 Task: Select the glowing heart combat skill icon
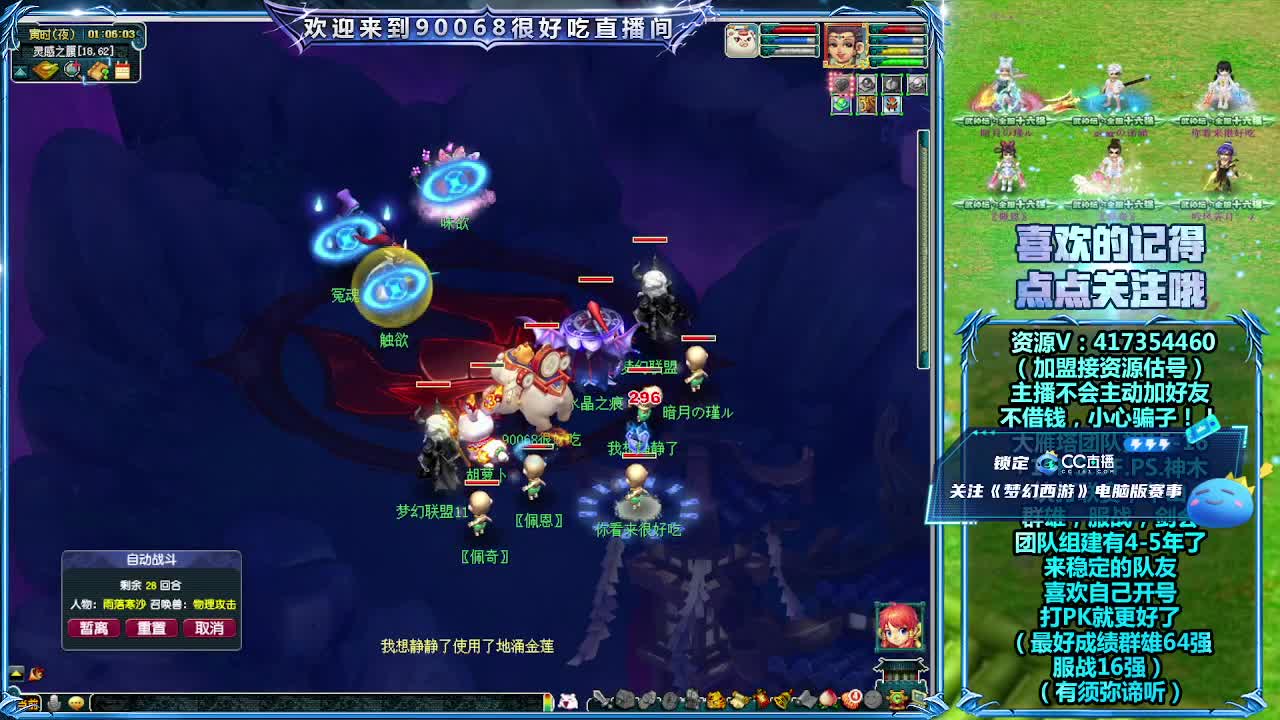(841, 84)
